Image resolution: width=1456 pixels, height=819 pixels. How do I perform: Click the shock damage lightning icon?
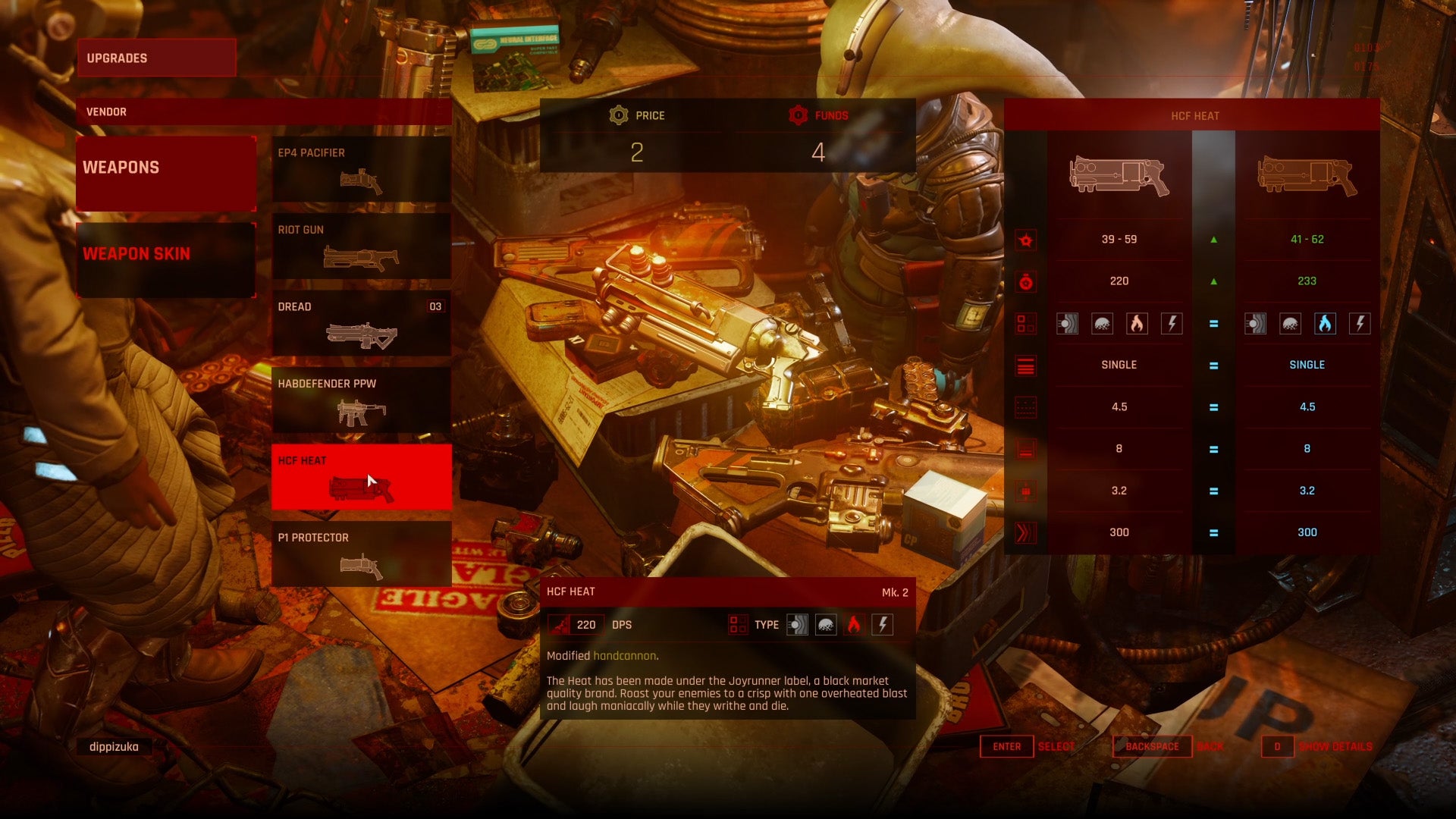click(x=1172, y=323)
